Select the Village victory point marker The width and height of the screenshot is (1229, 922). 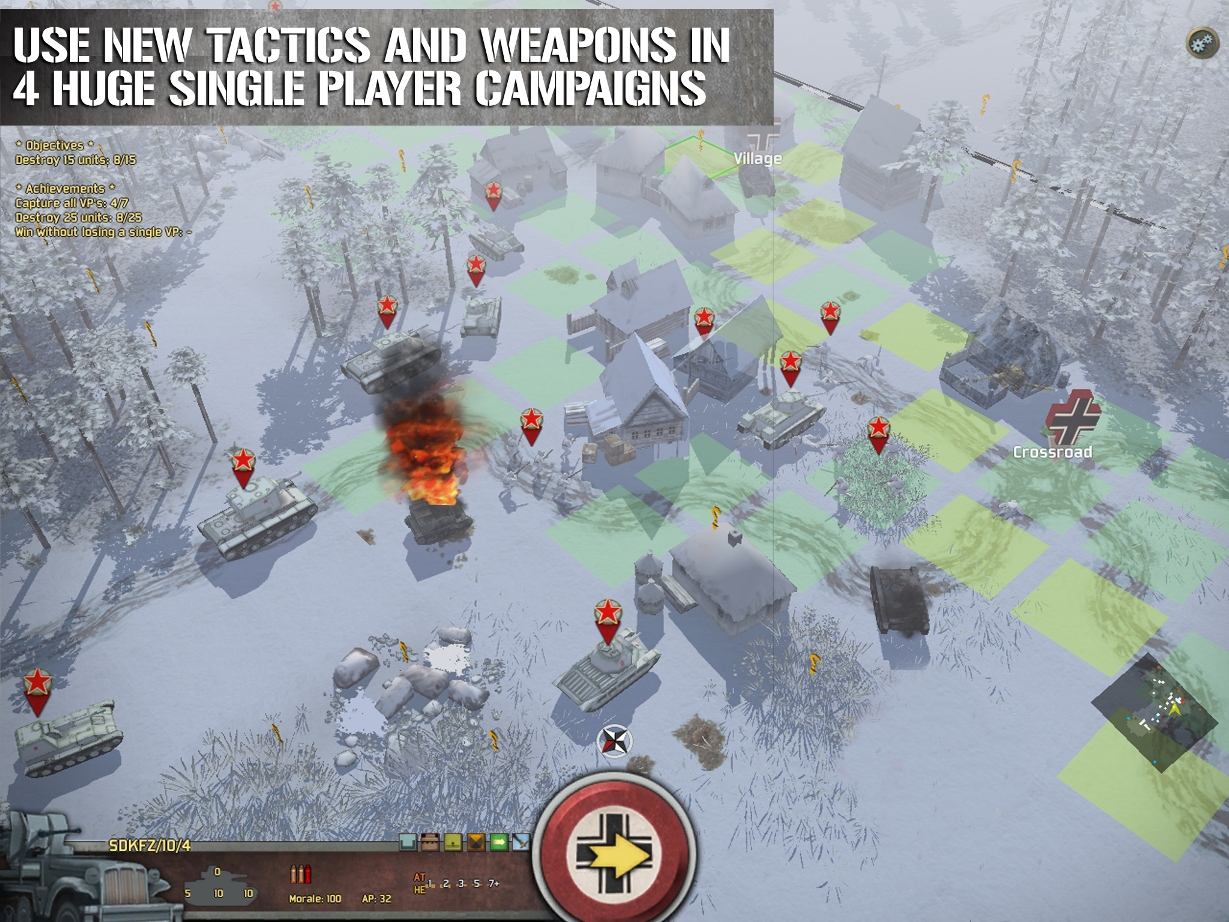click(x=764, y=142)
